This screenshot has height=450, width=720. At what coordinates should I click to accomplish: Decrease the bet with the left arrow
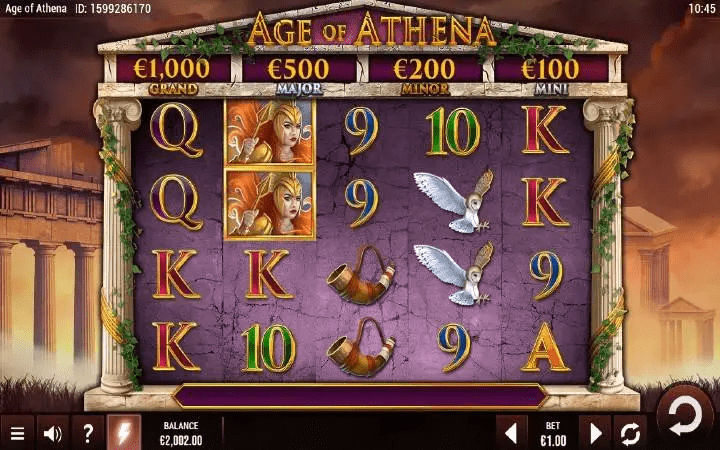[510, 433]
